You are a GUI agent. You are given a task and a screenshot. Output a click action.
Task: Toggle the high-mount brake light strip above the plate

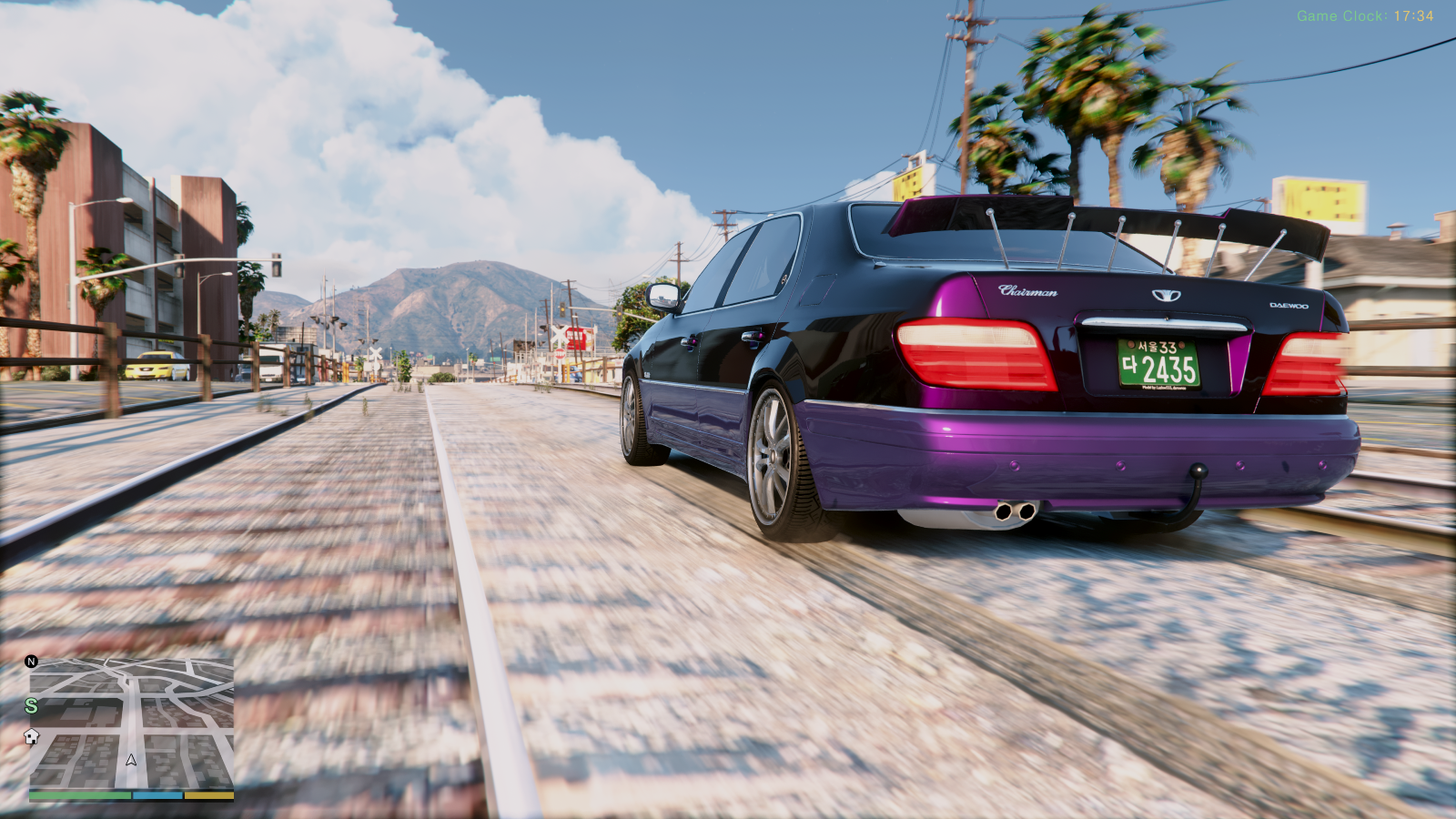click(x=1160, y=323)
